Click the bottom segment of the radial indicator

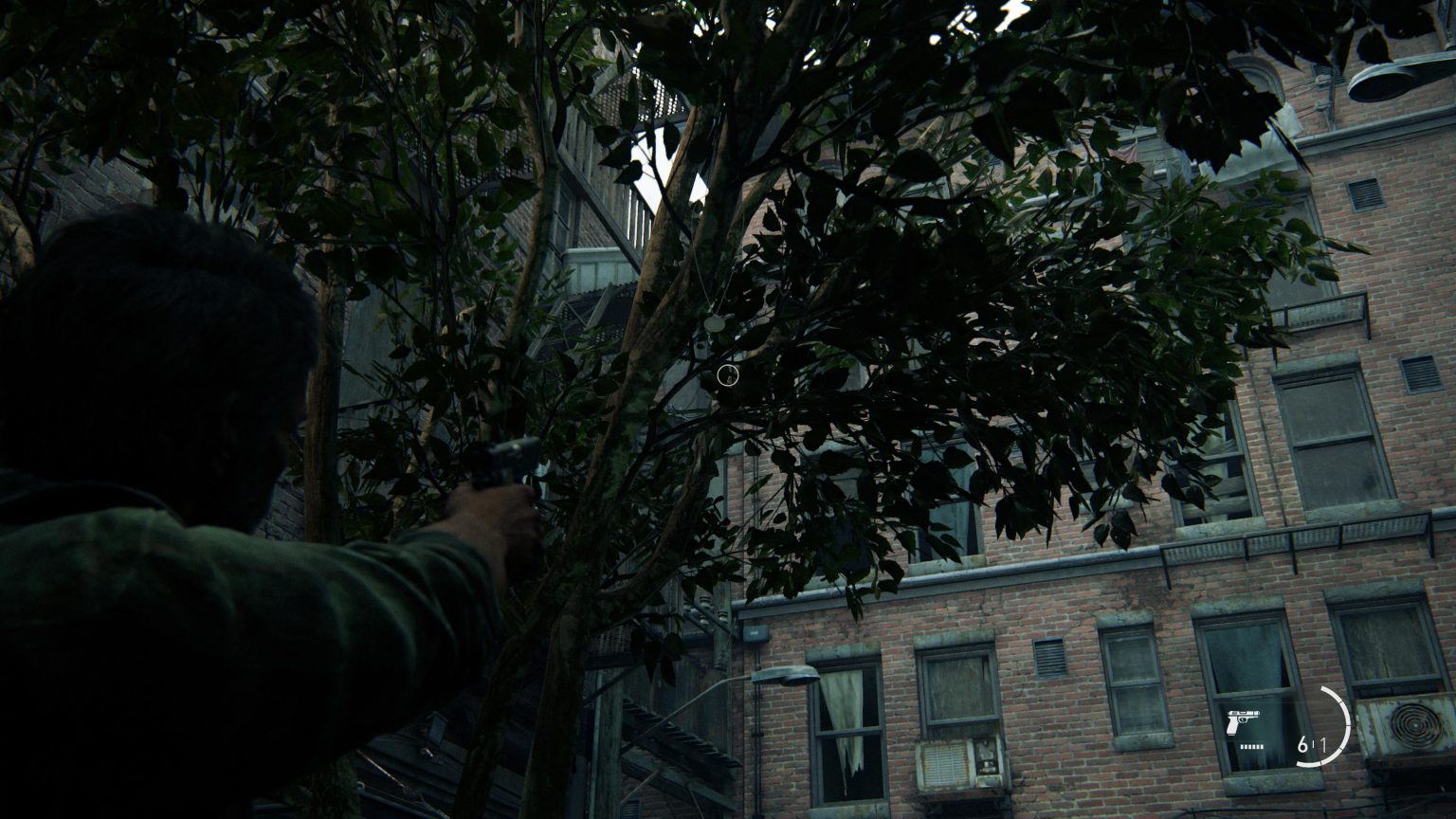1310,763
